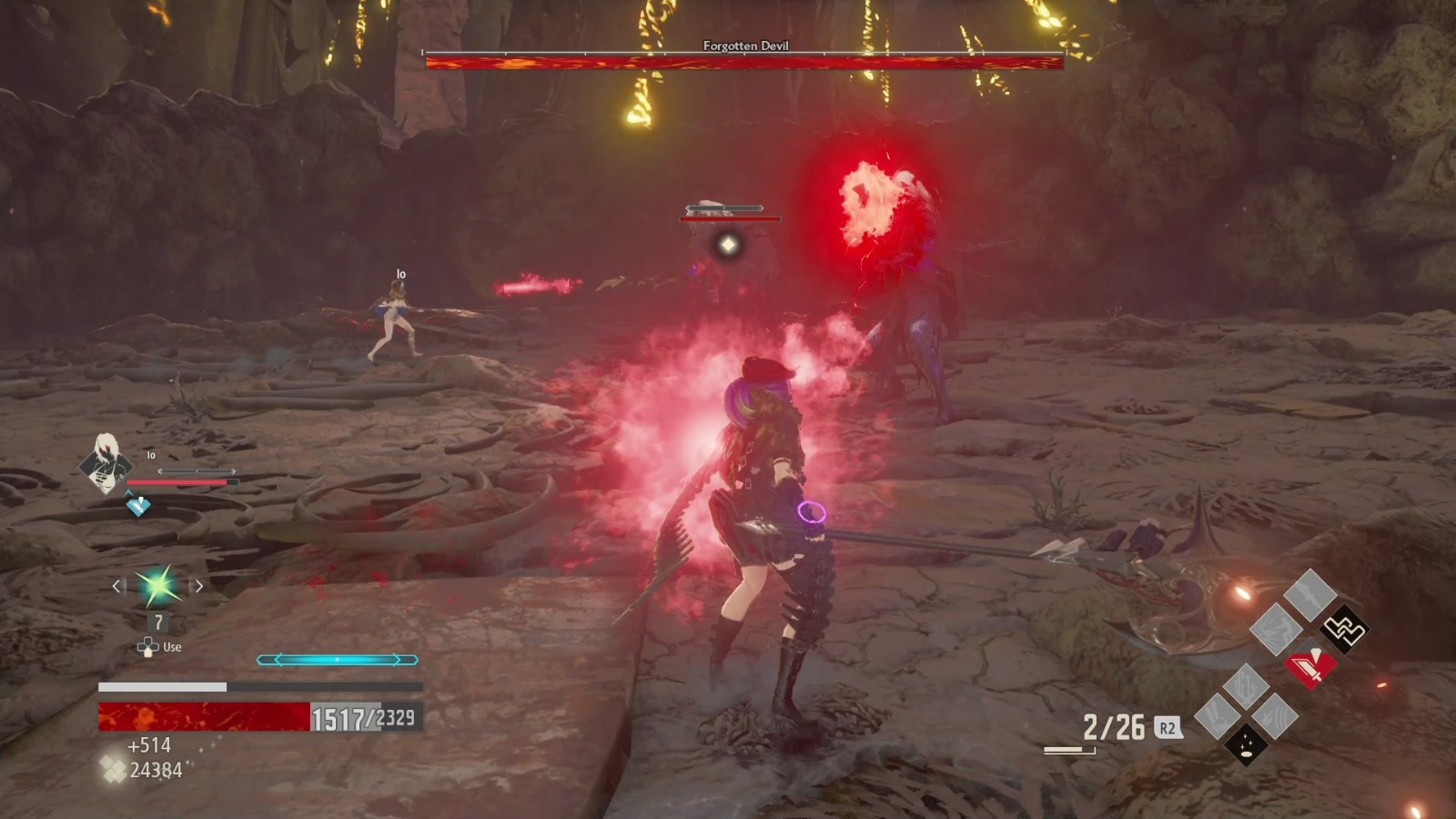Click the item quantity badge showing 7
Viewport: 1456px width, 819px height.
(157, 623)
